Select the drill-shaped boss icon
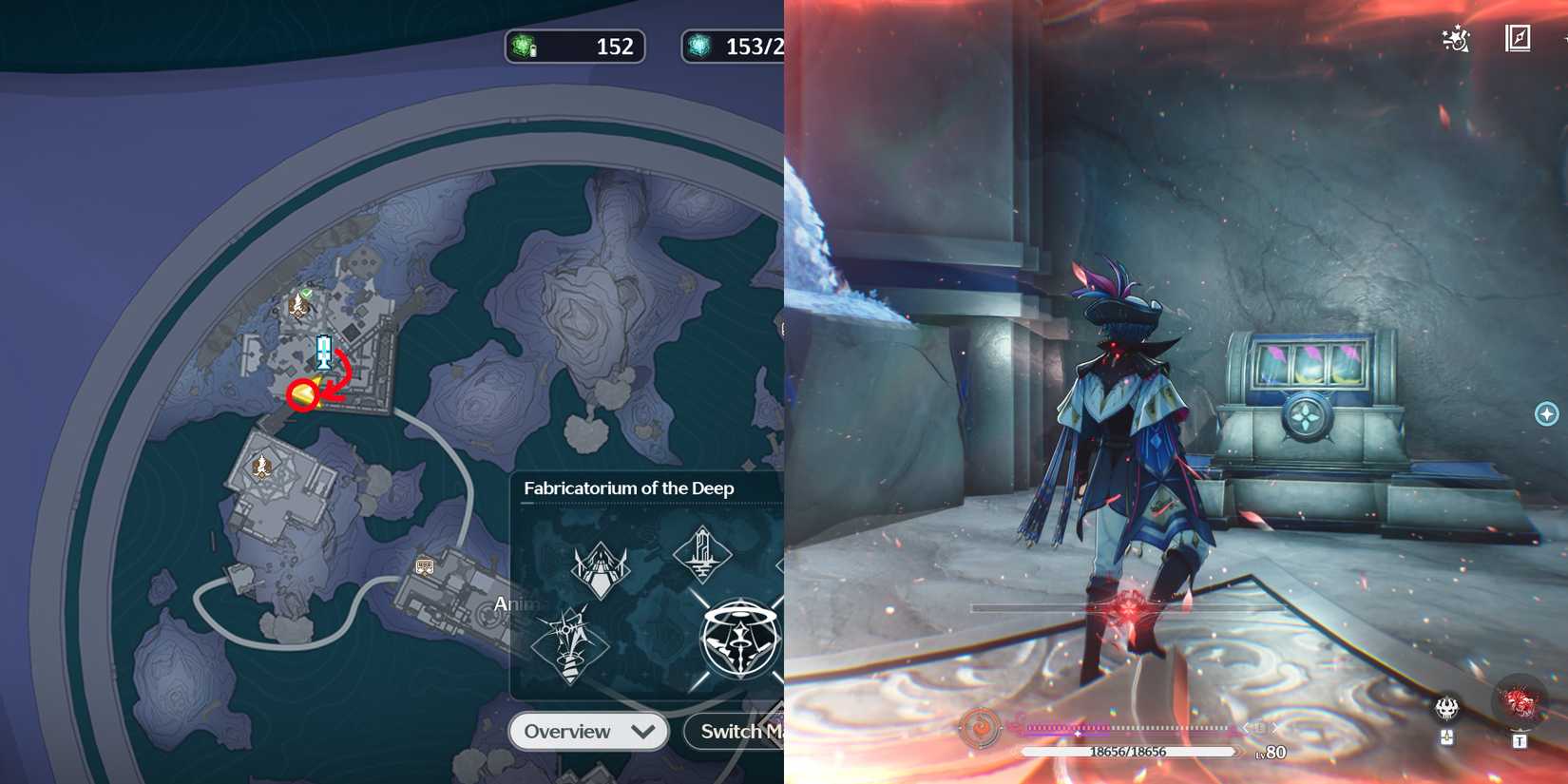The image size is (1568, 784). (x=570, y=639)
